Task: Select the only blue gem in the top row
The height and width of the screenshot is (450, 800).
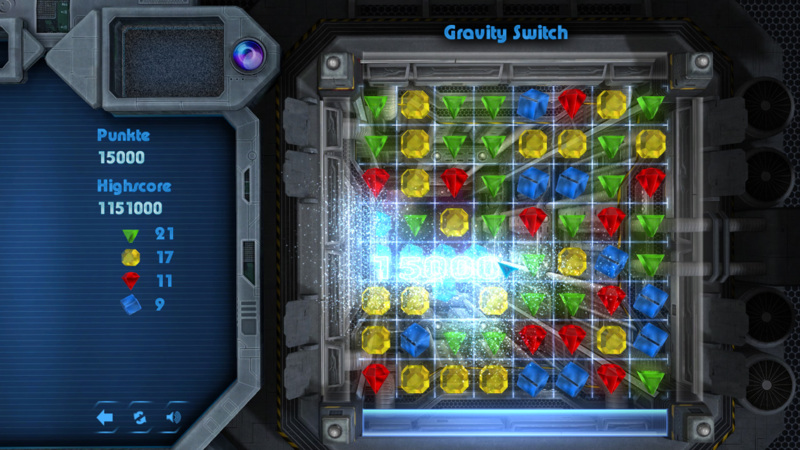Action: pos(532,104)
